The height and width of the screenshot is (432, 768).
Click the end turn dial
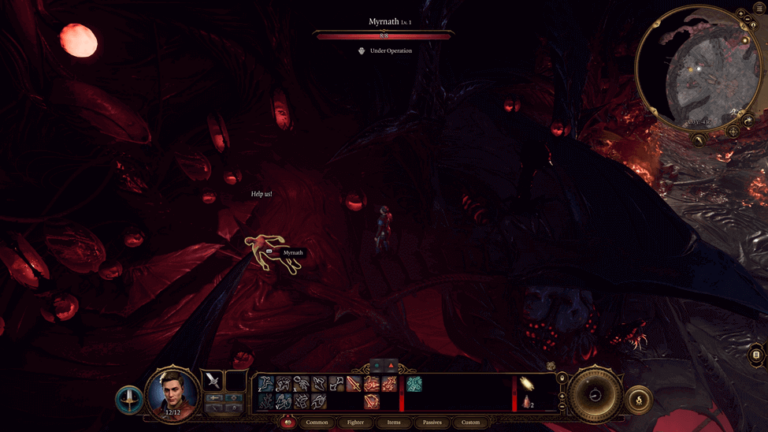coord(595,394)
